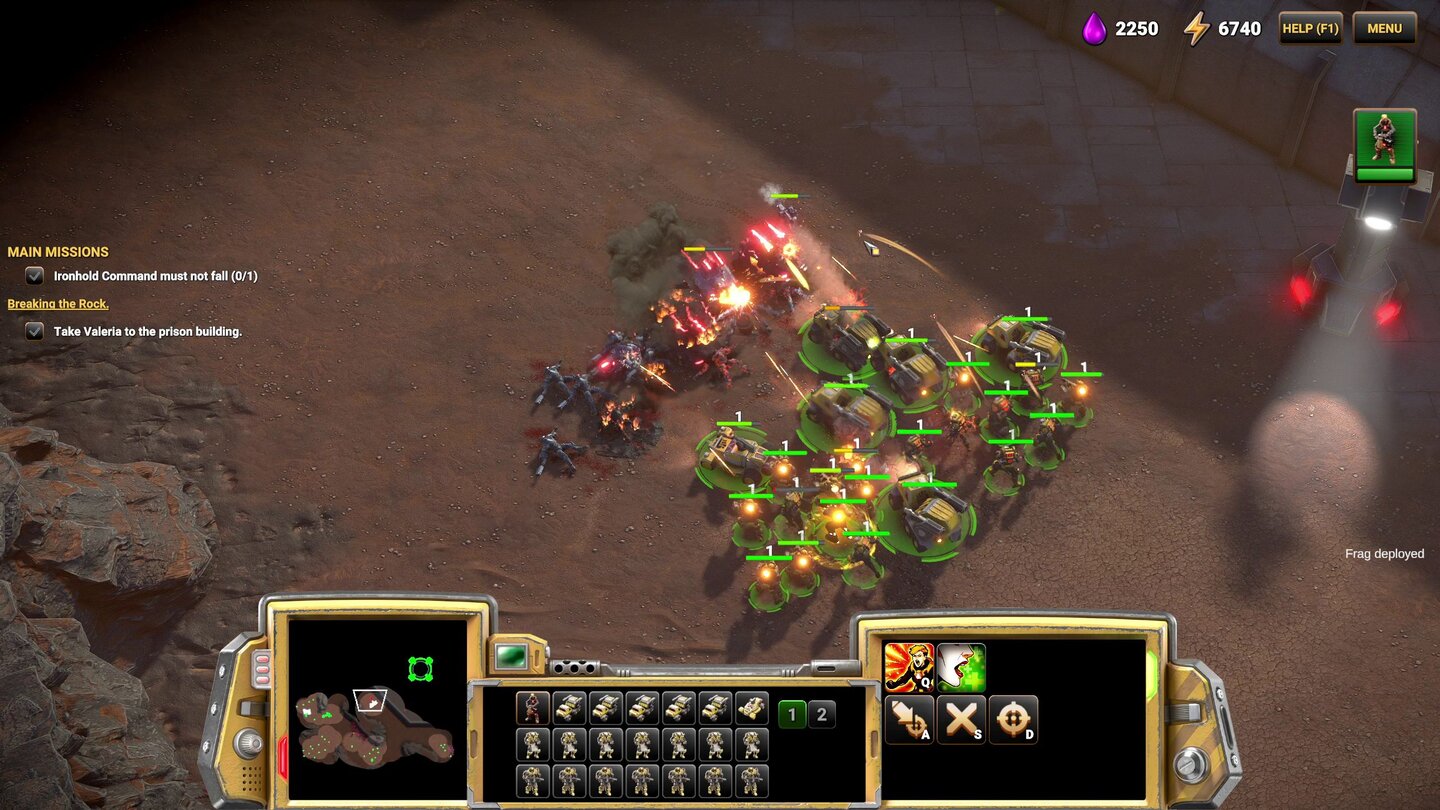Open the MENU
The height and width of the screenshot is (810, 1440).
pyautogui.click(x=1384, y=28)
